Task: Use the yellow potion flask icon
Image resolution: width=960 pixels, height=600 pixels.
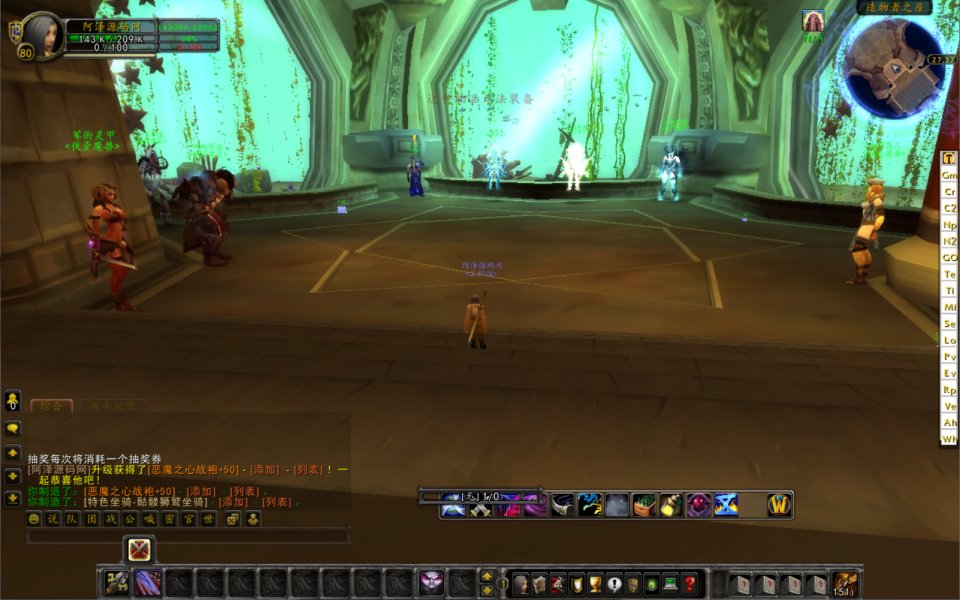Action: 670,505
